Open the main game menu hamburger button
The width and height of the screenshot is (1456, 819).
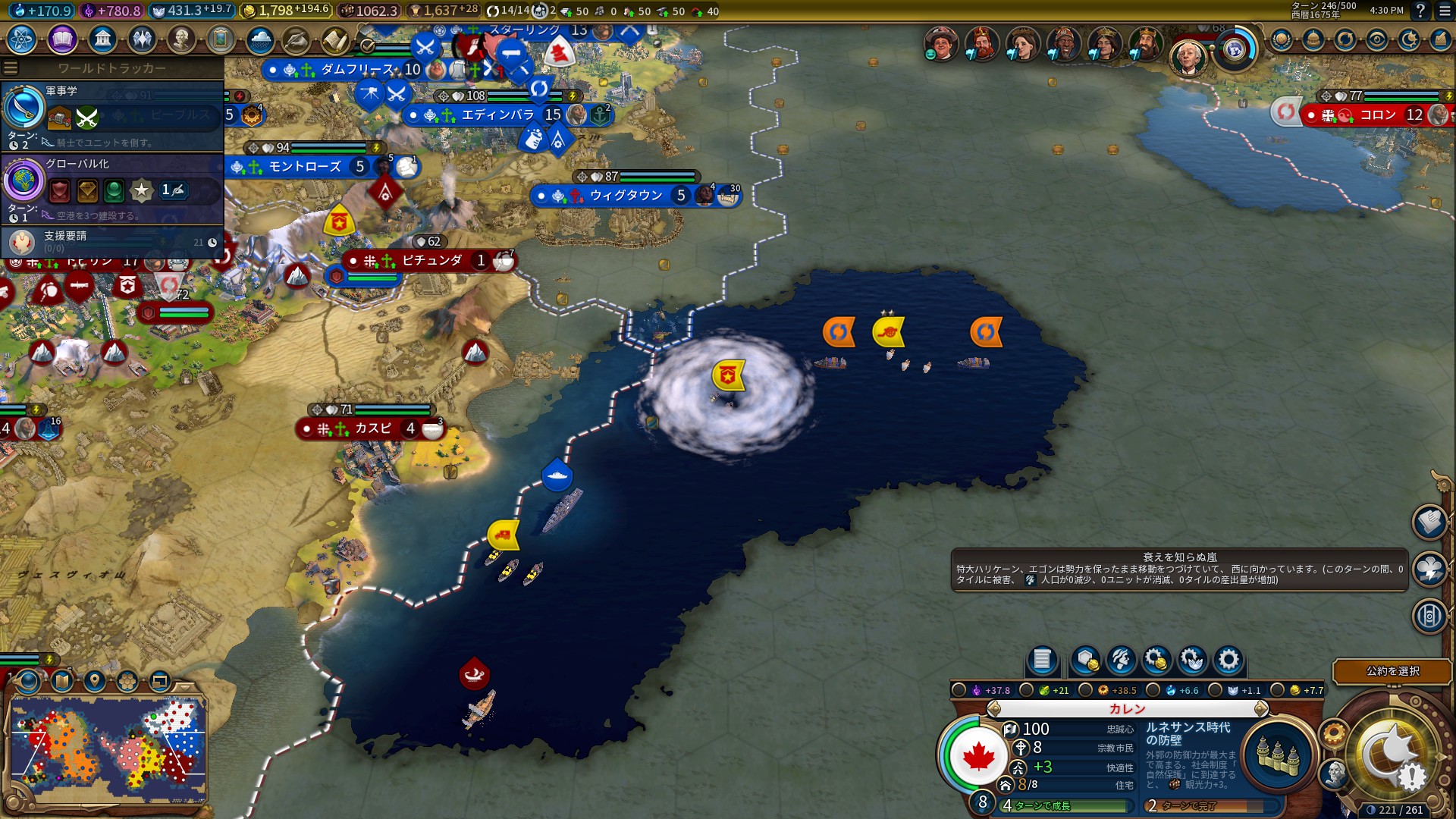(1445, 11)
